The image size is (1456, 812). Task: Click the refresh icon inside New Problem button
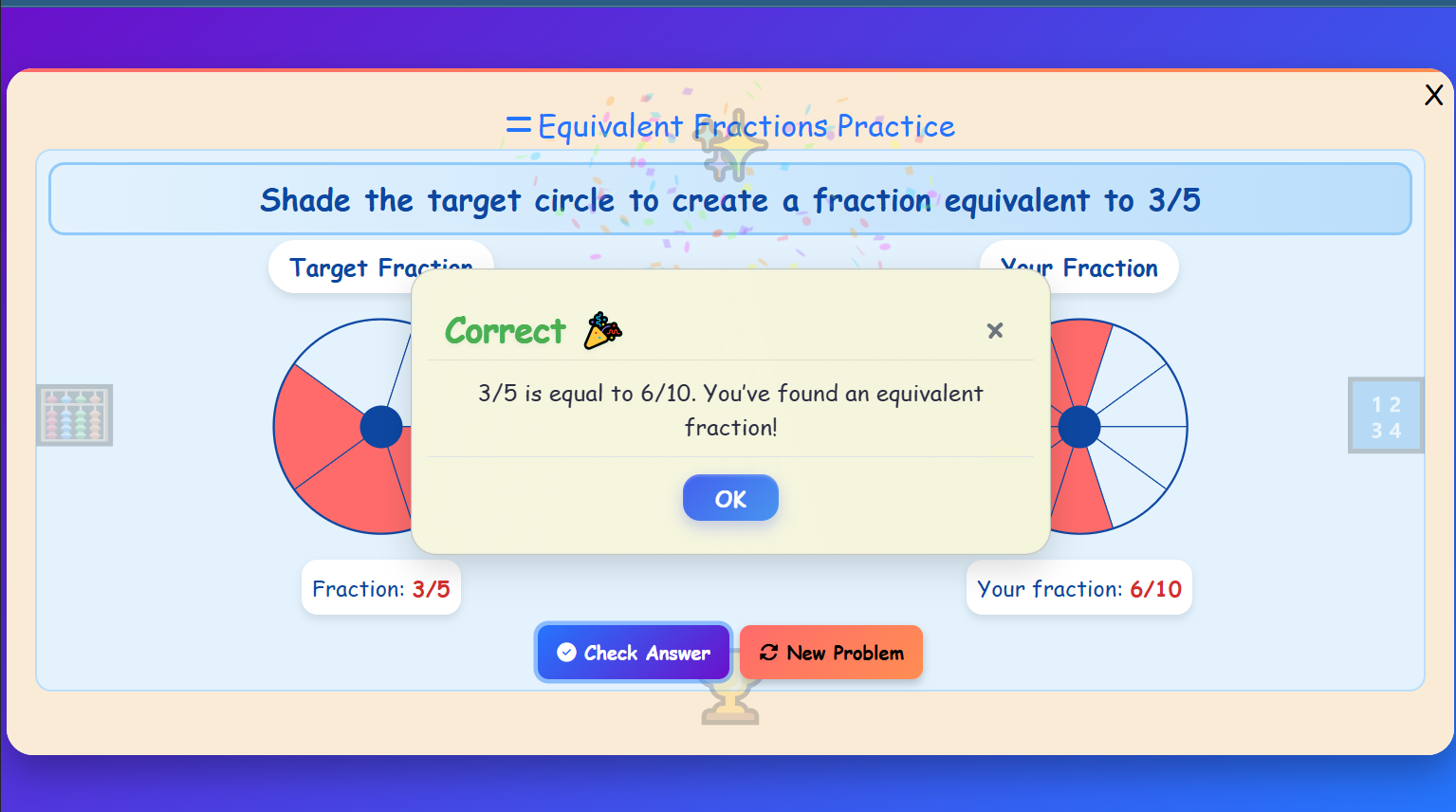point(769,652)
